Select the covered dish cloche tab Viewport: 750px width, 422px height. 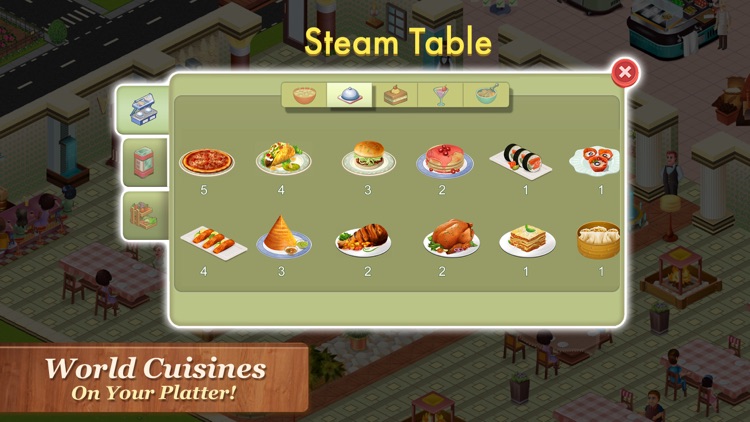350,95
